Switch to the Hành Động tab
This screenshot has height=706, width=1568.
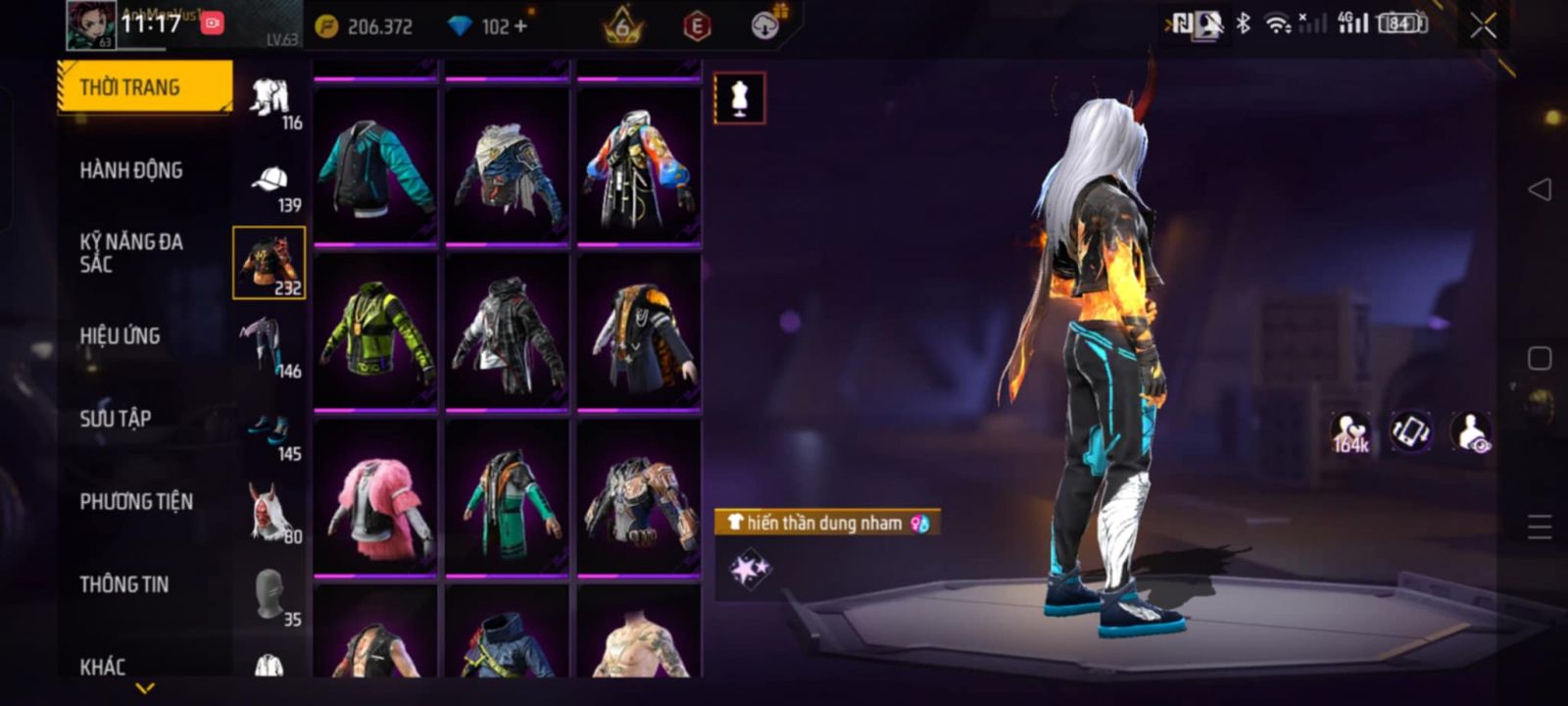[131, 171]
